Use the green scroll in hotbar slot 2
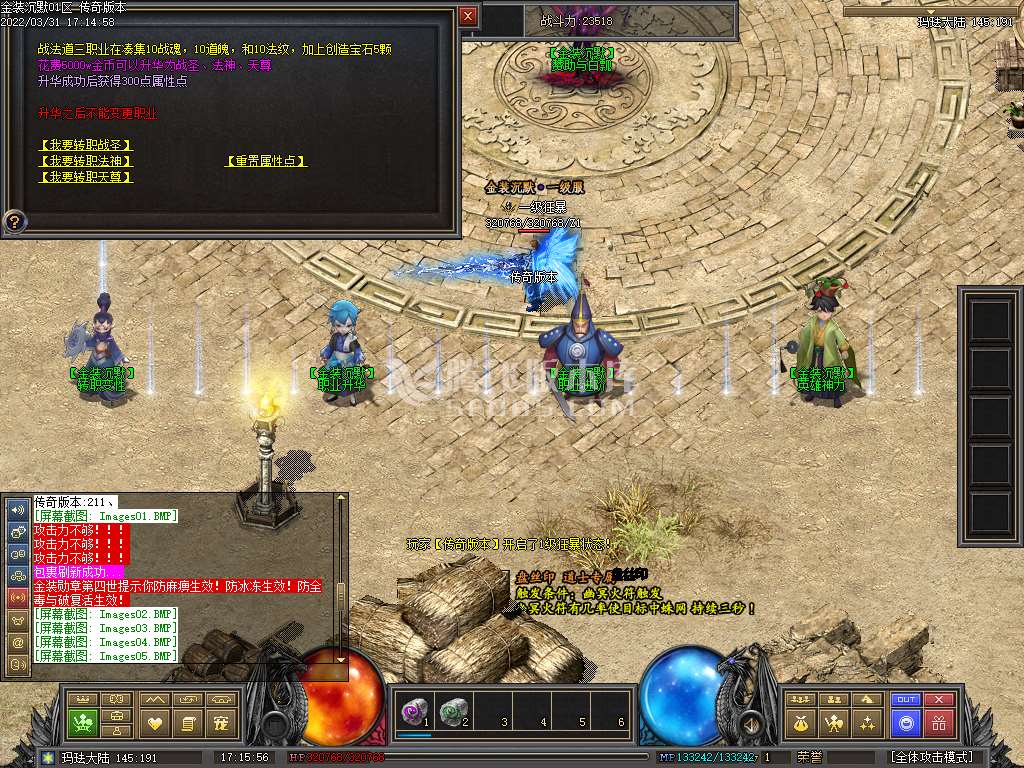 453,711
